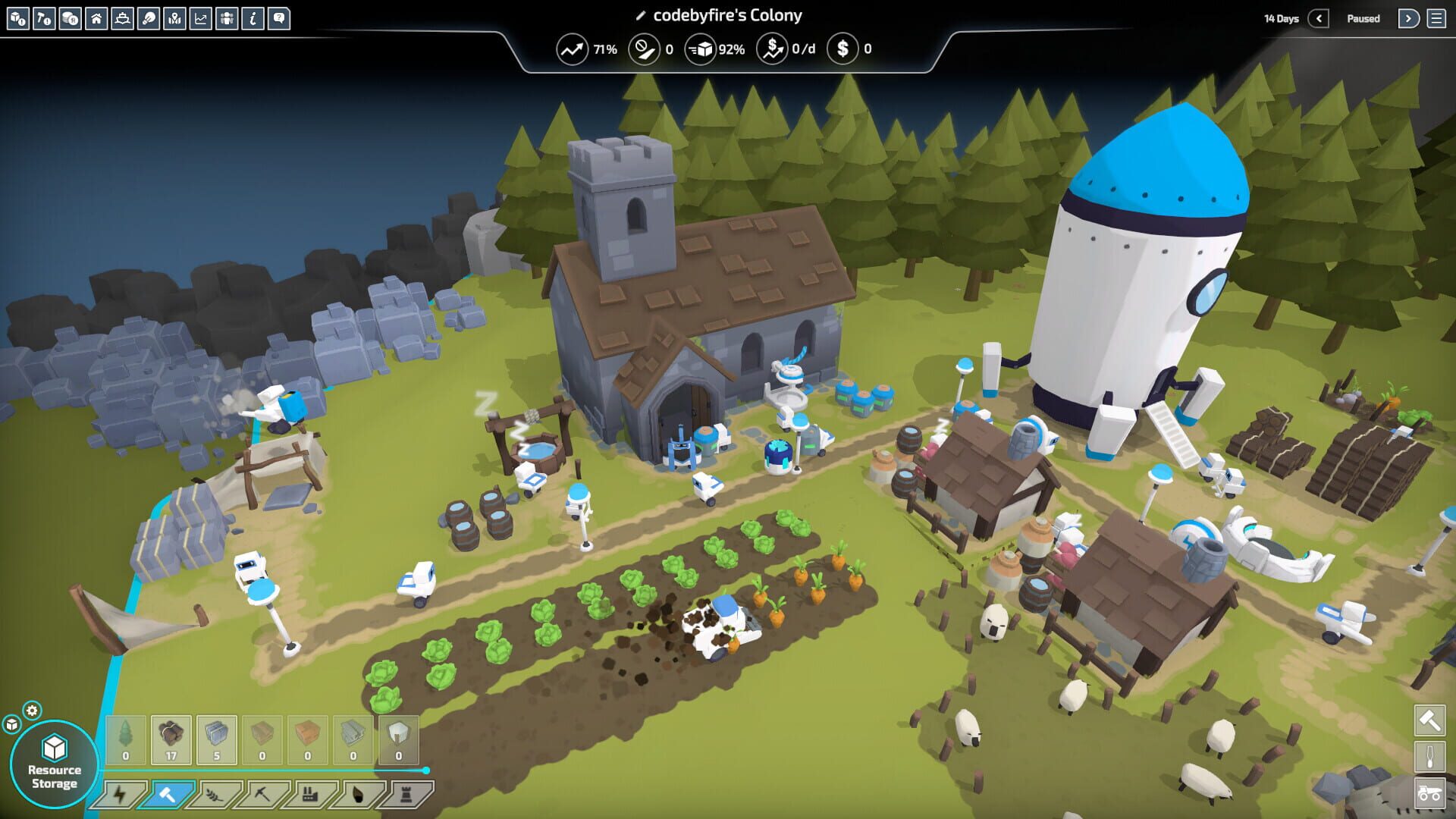This screenshot has height=819, width=1456.
Task: Open the ship transport panel
Action: tap(121, 17)
